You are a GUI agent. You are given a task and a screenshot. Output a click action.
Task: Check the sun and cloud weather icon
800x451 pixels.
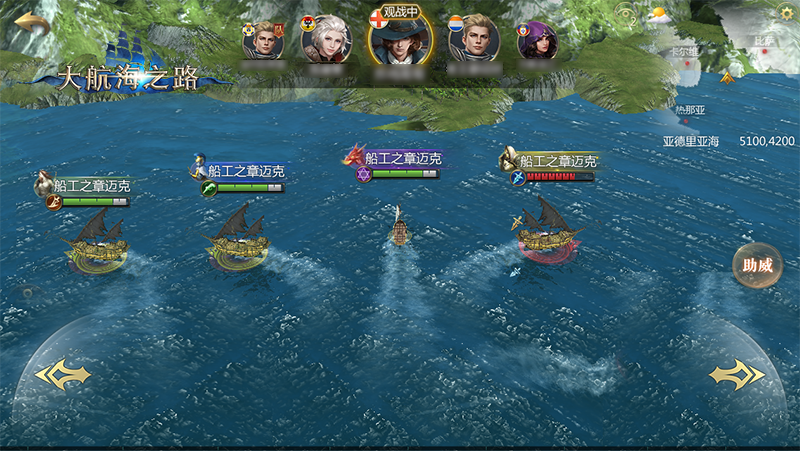(658, 16)
